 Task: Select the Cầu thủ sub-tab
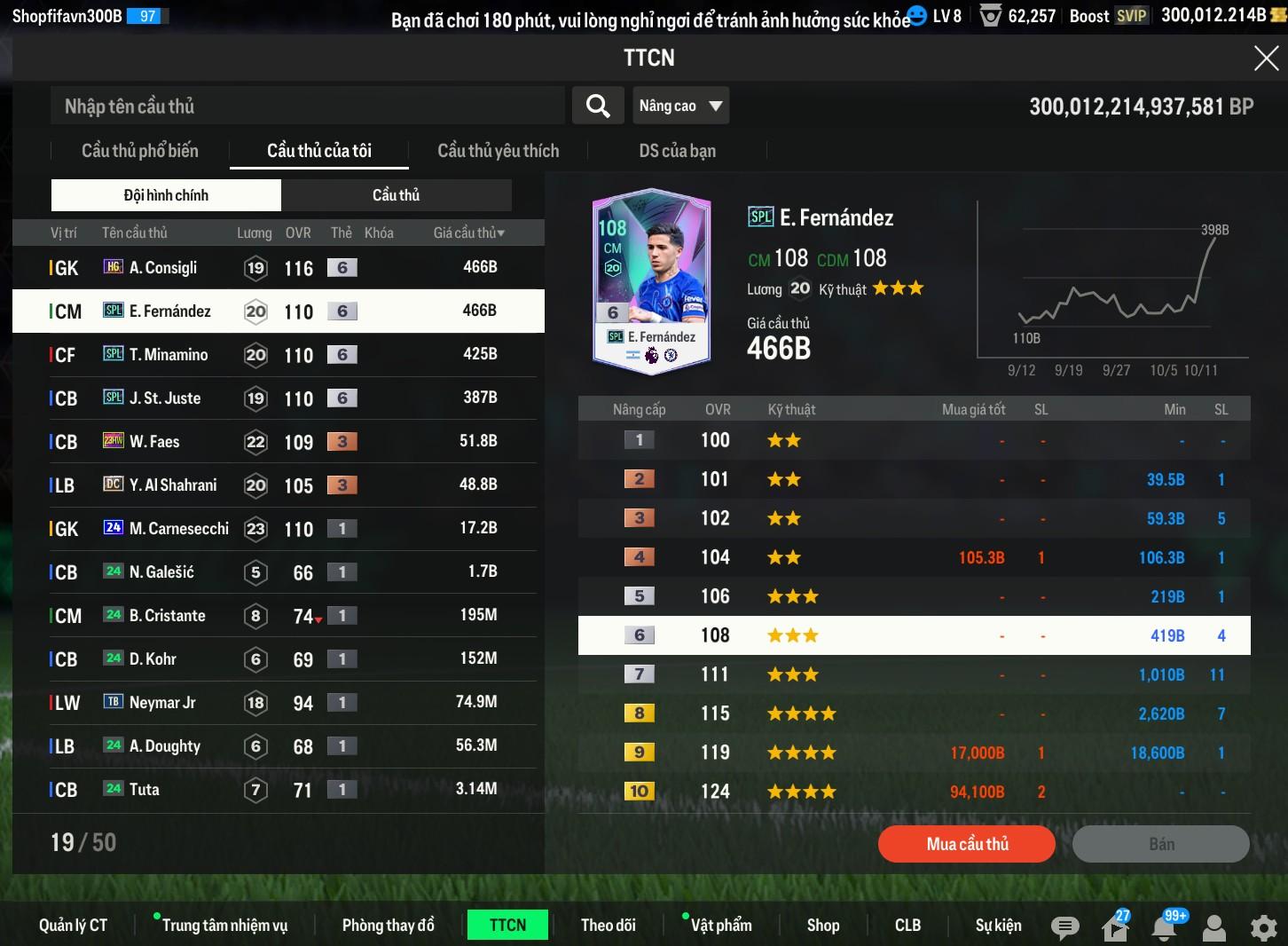point(396,195)
